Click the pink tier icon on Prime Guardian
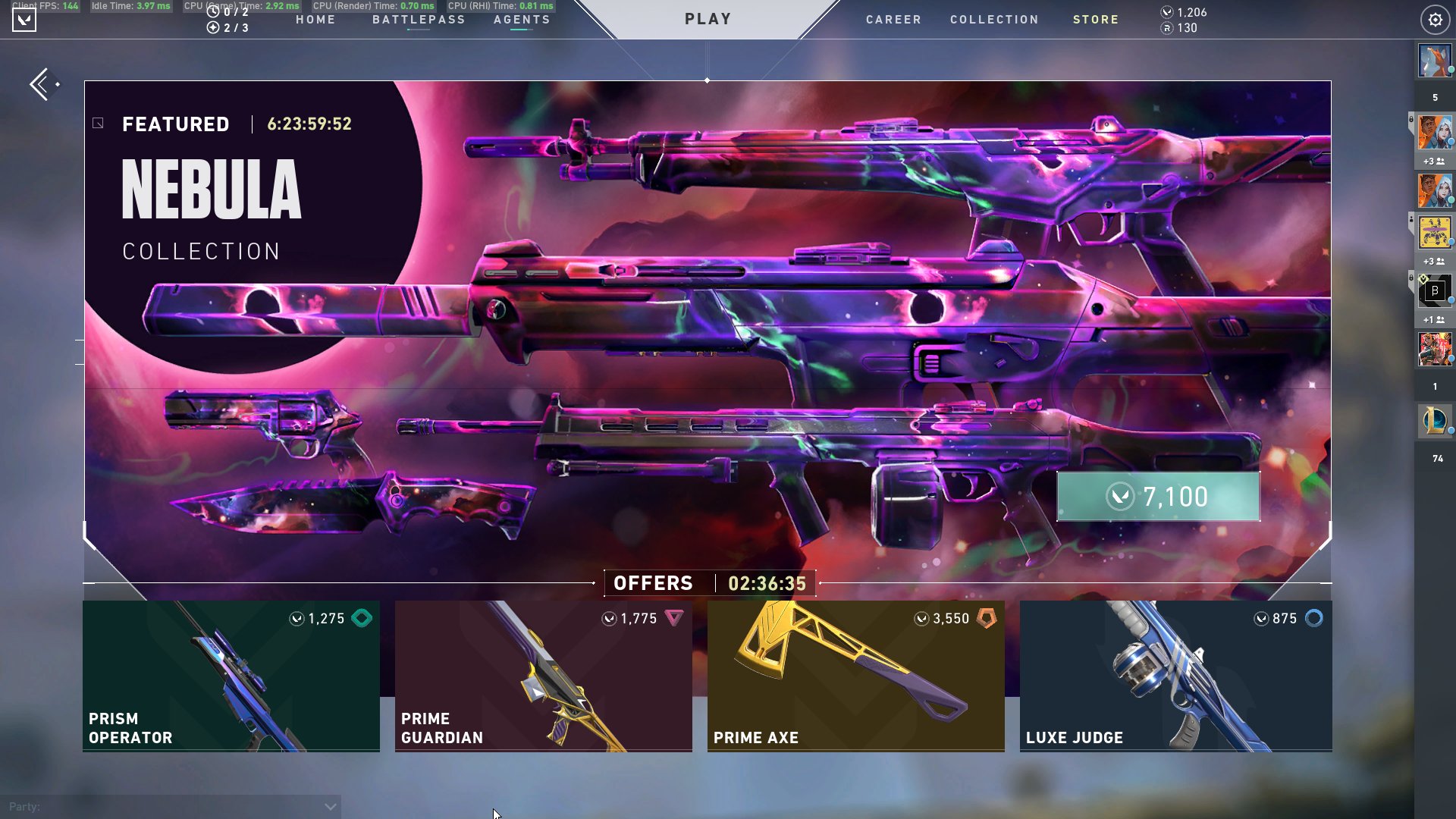This screenshot has height=819, width=1456. point(675,618)
